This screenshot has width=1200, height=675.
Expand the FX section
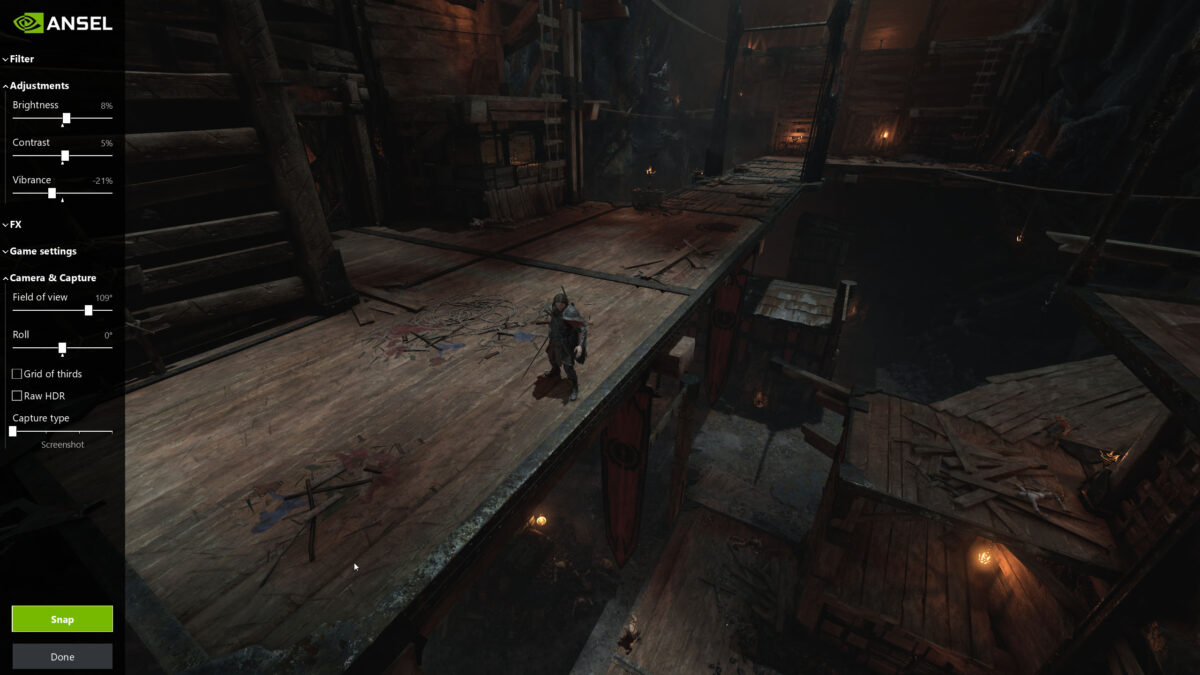[x=15, y=224]
